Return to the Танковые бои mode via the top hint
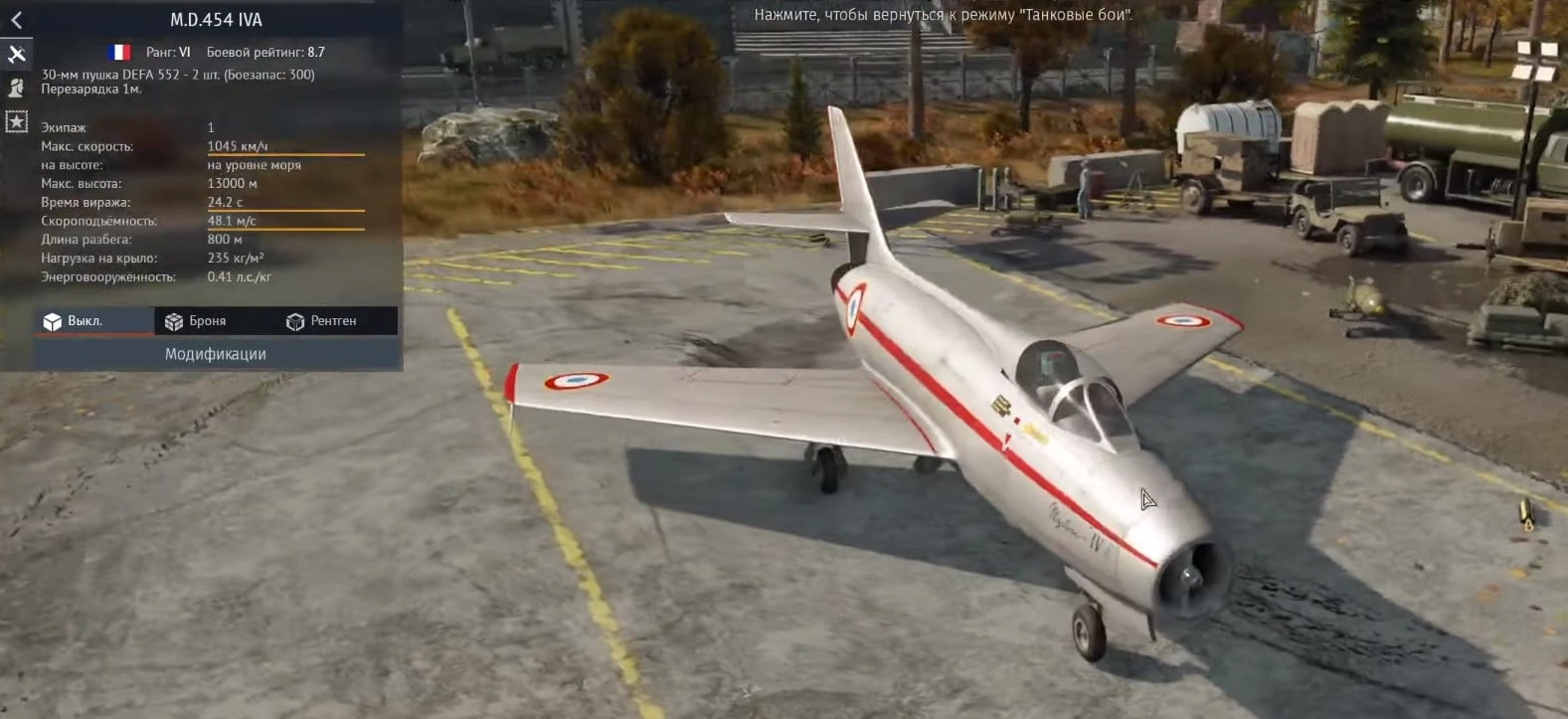This screenshot has height=719, width=1568. tap(943, 15)
